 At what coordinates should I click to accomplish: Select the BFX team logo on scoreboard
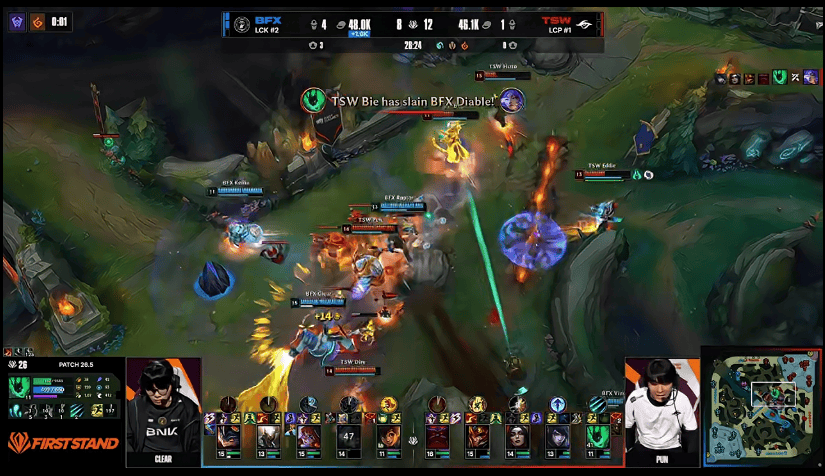pos(241,24)
